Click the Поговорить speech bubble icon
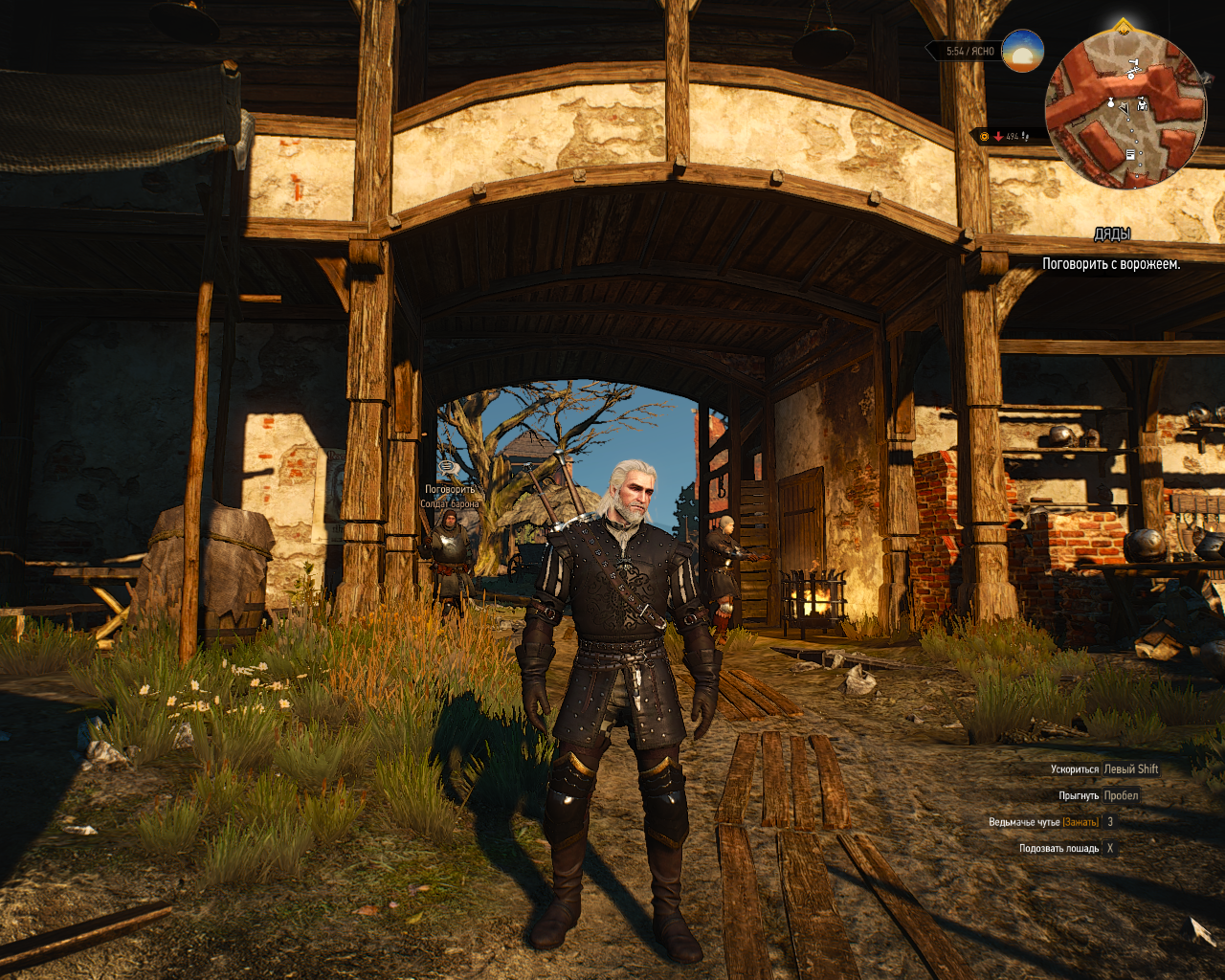The image size is (1225, 980). [x=448, y=467]
